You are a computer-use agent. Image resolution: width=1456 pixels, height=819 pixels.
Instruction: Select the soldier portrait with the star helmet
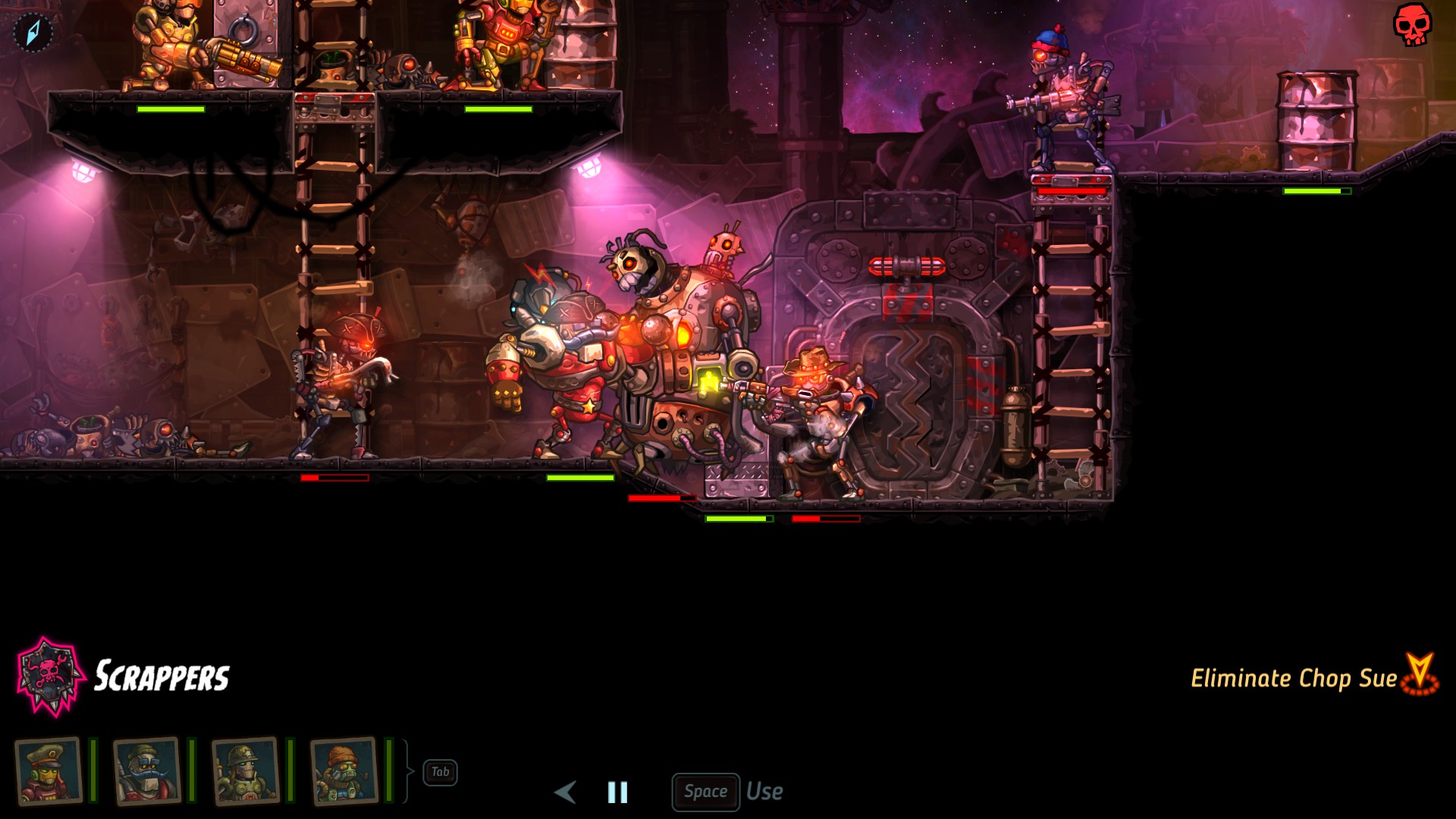click(246, 771)
